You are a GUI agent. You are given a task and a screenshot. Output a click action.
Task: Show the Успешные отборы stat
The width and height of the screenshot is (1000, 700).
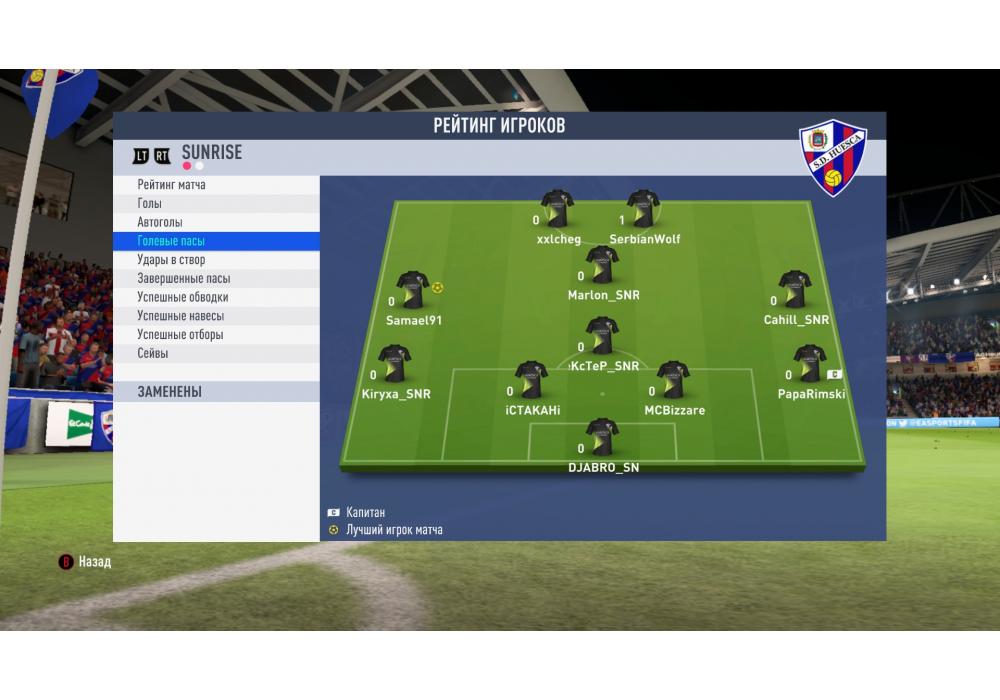[216, 335]
